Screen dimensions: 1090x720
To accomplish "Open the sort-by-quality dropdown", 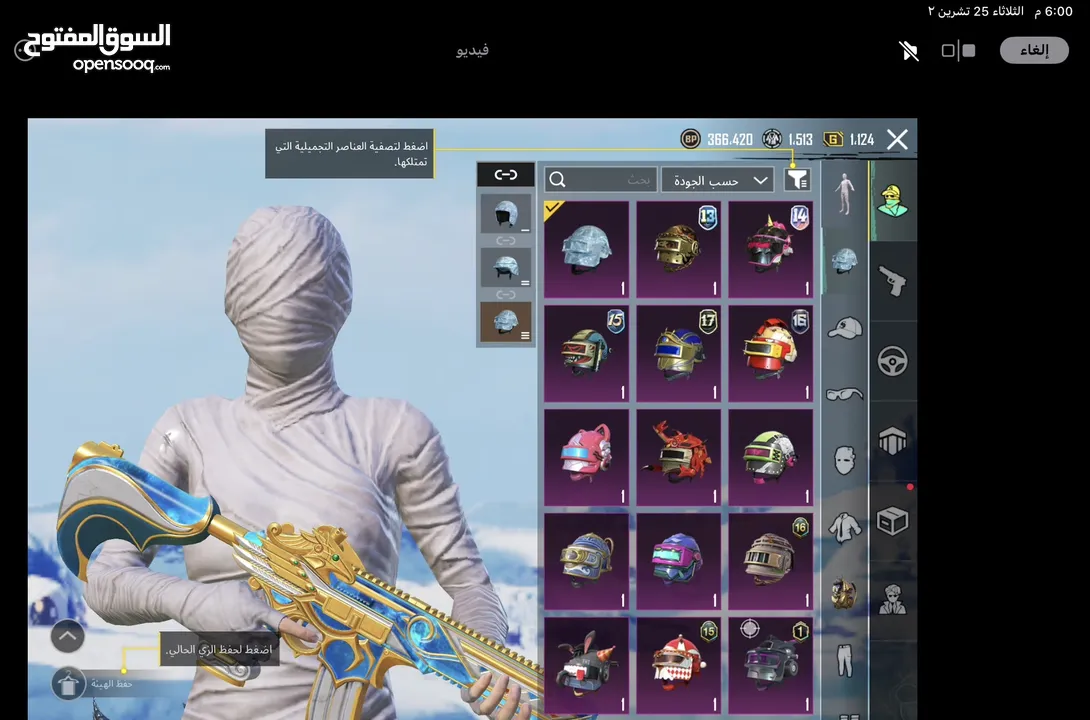I will click(717, 180).
